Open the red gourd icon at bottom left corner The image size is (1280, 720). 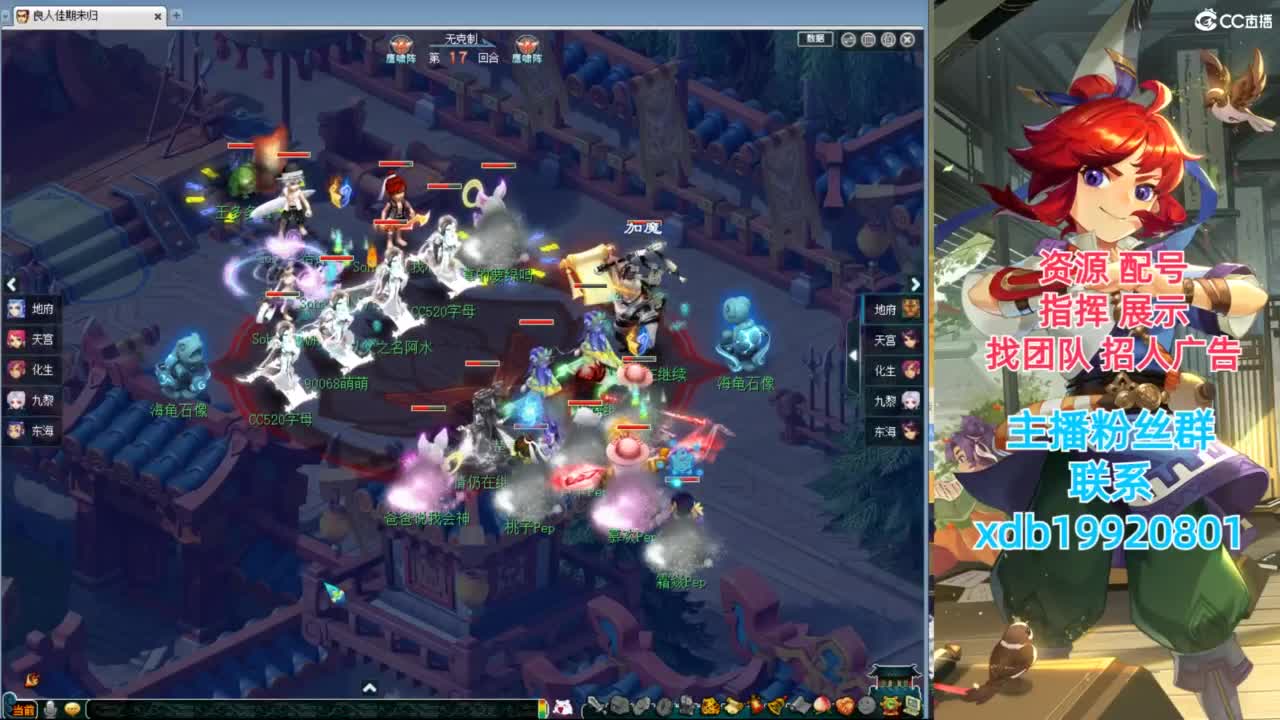pos(31,681)
